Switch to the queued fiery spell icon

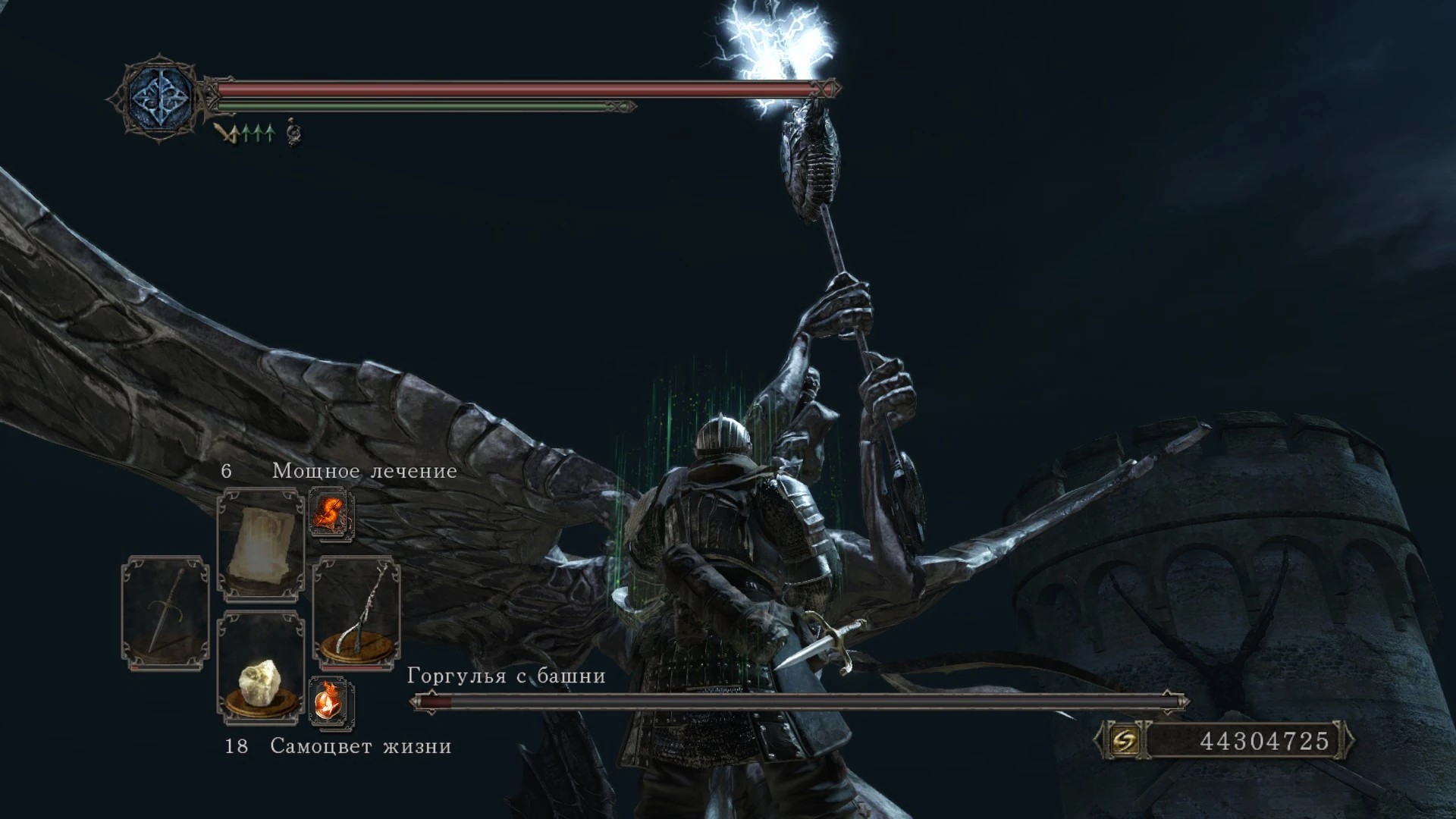(331, 513)
